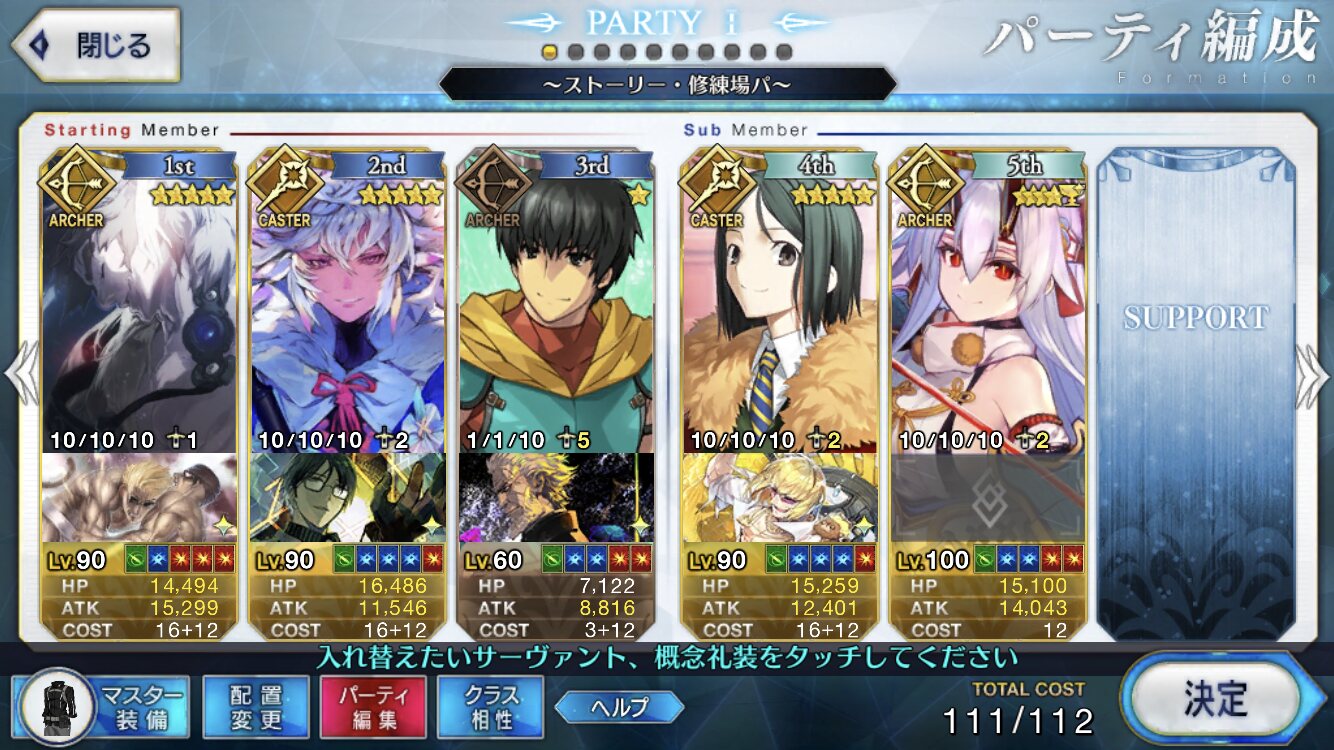Tap empty craft essence slot of 5th servant
This screenshot has width=1334, height=750.
click(988, 497)
